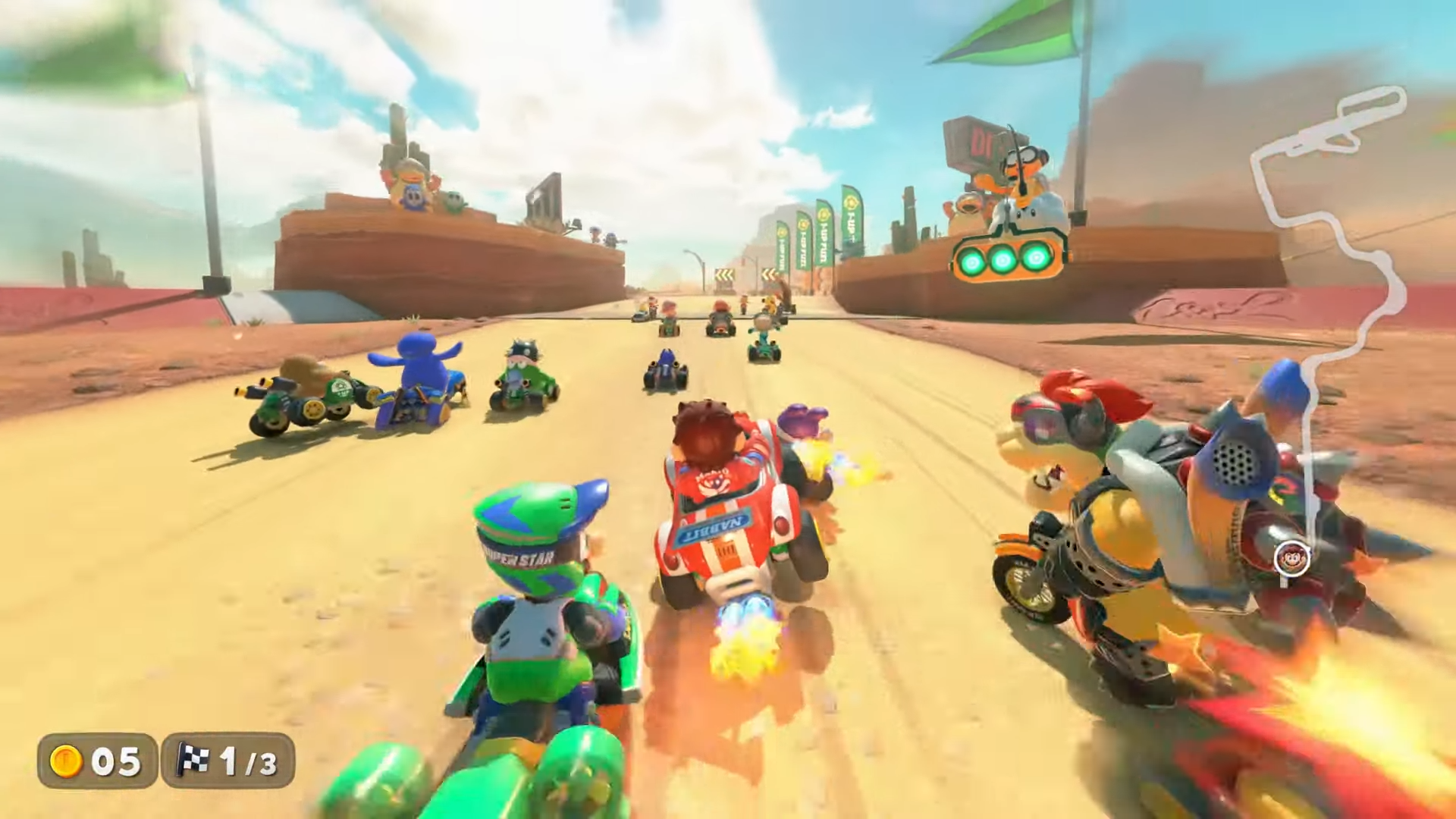Screen dimensions: 1456x819
Task: Select Mario's position marker on the minimap
Action: click(1287, 559)
